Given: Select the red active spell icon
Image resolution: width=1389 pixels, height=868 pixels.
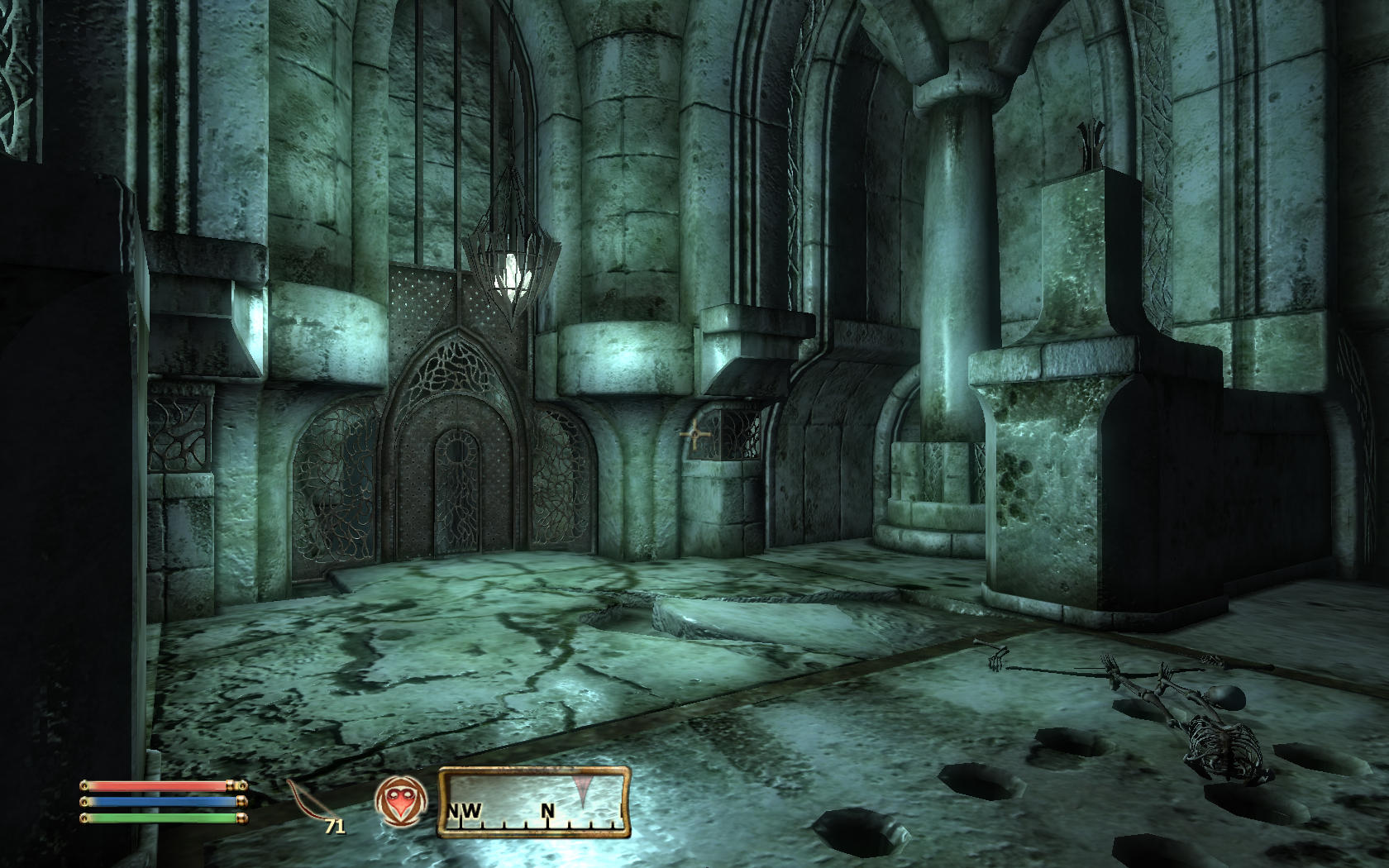Looking at the screenshot, I should tap(400, 802).
